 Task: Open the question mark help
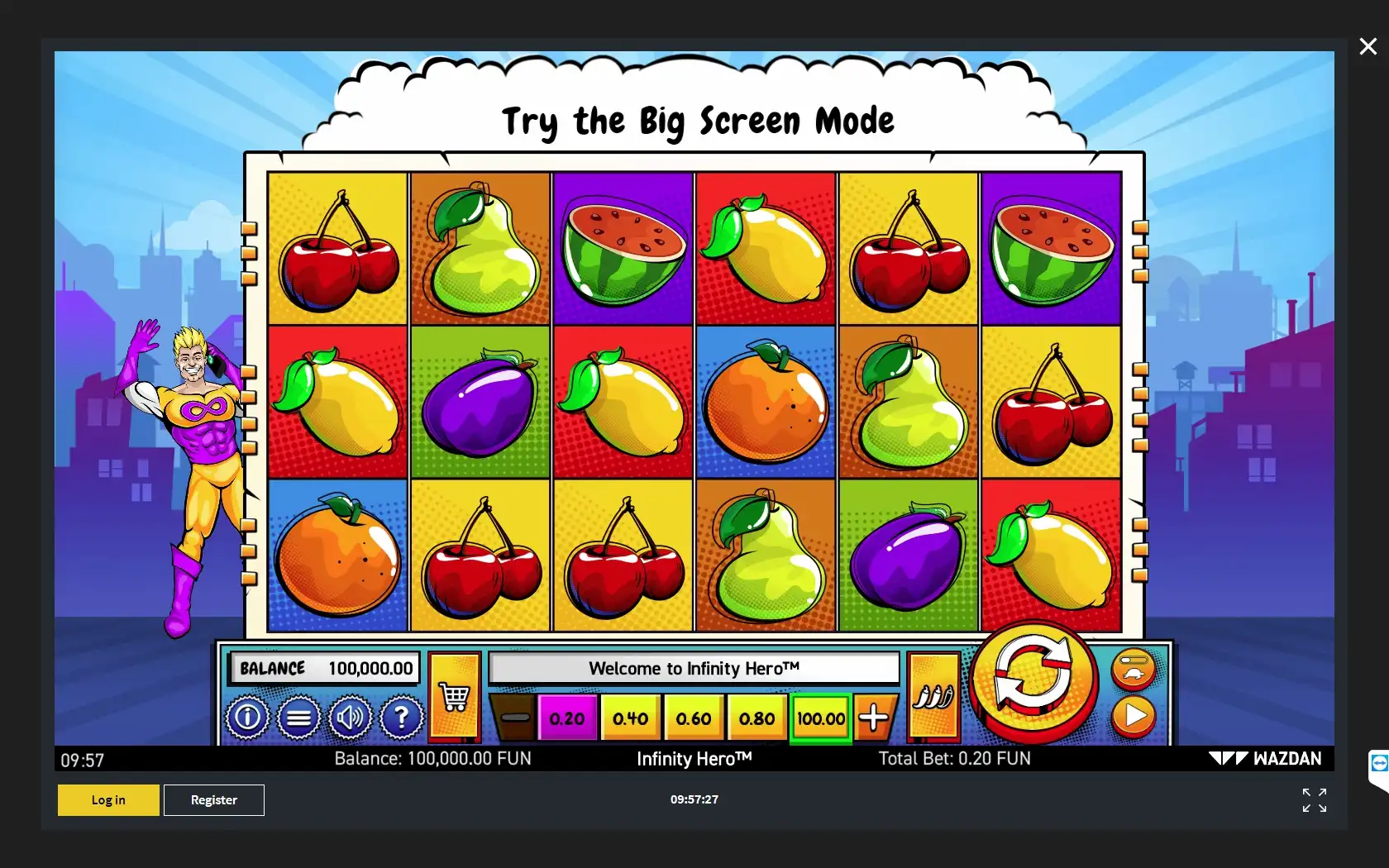point(401,717)
